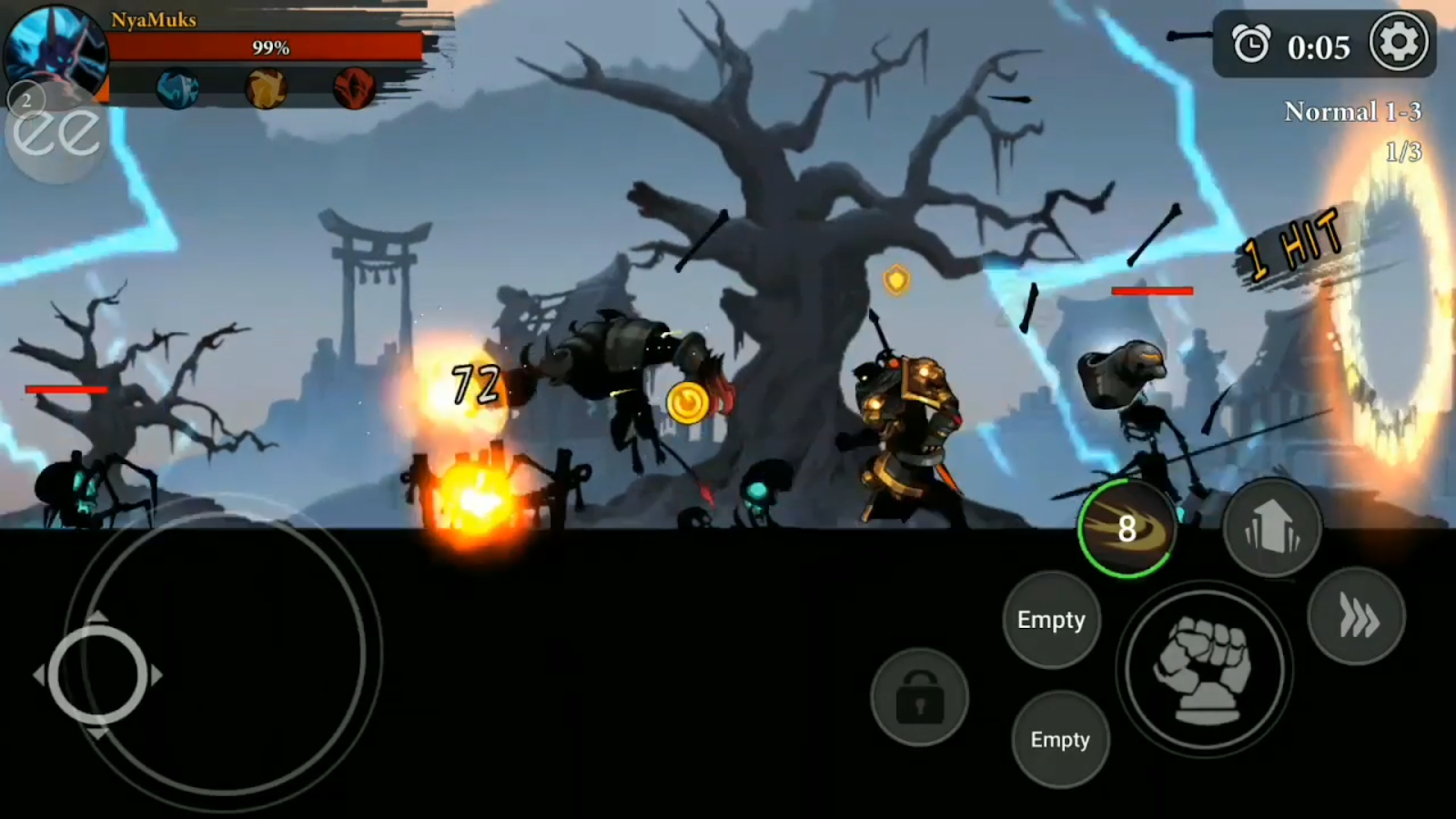
Task: Tap the level 2 badge
Action: (27, 97)
